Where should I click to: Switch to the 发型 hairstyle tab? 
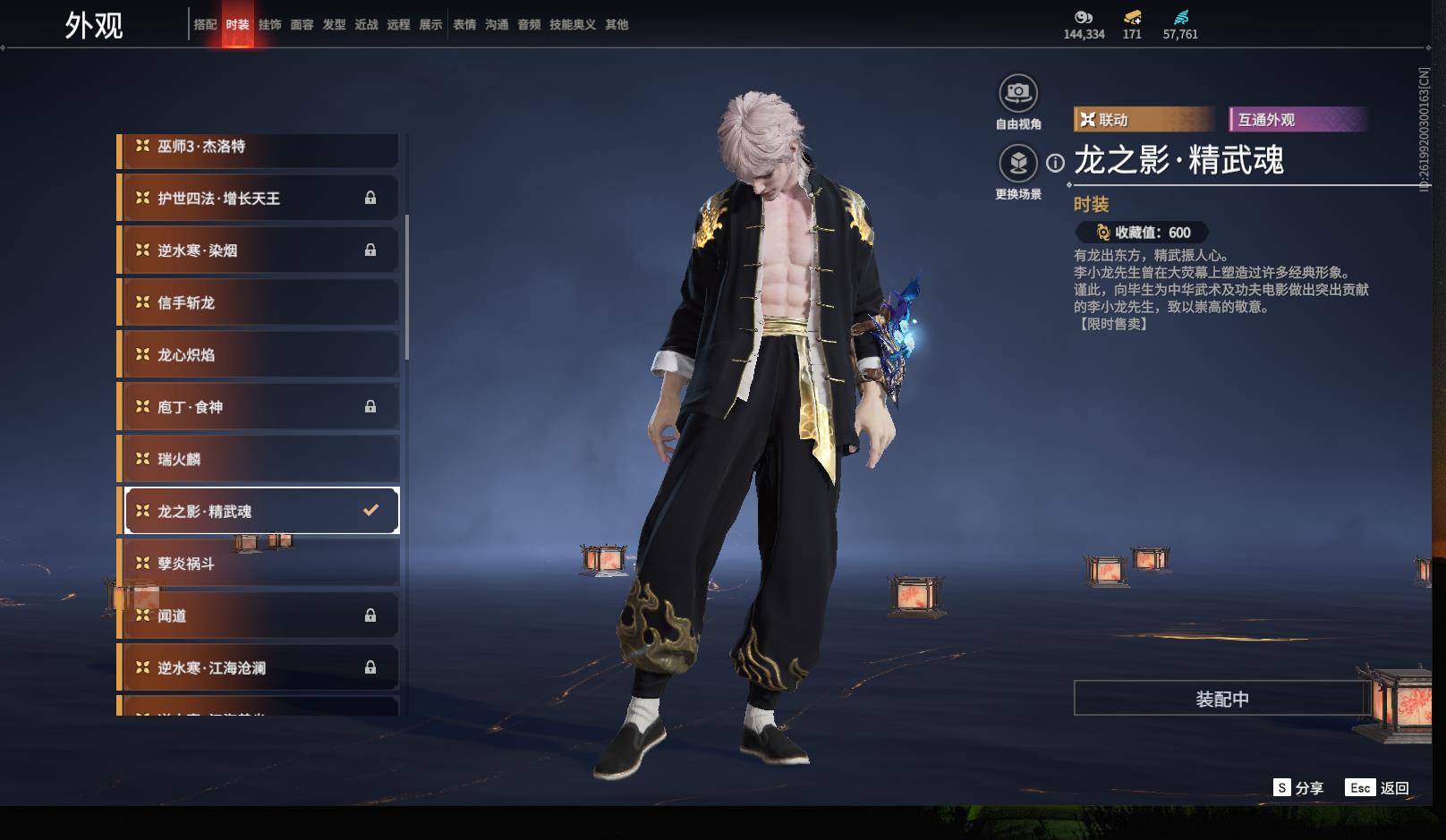(334, 25)
